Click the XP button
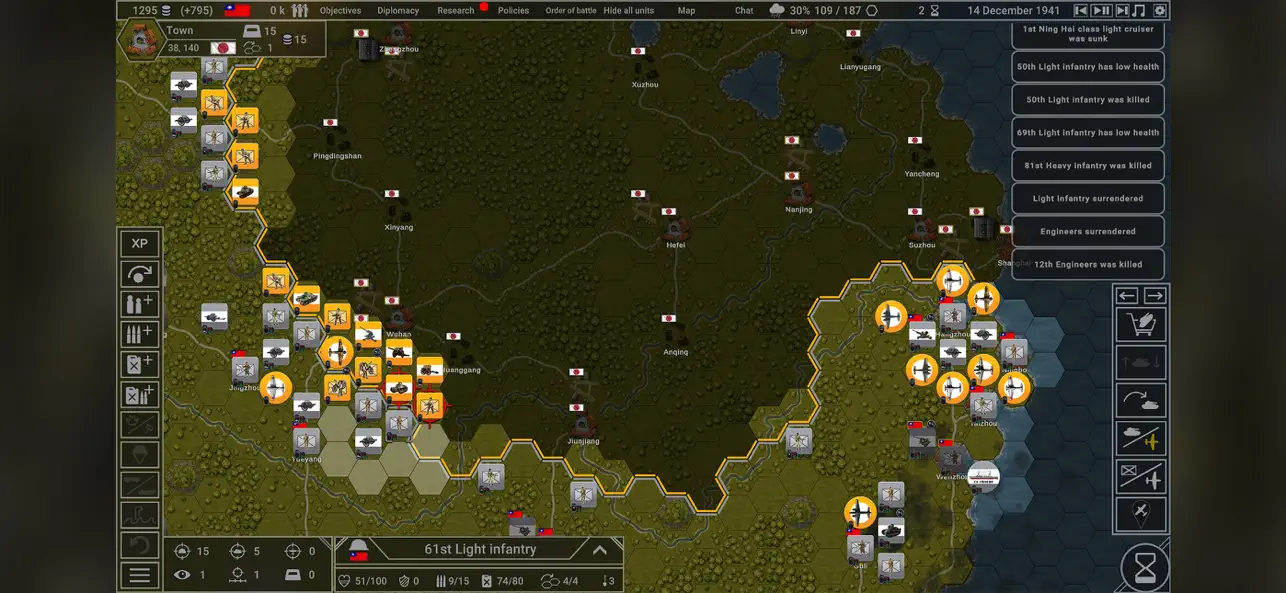This screenshot has height=593, width=1286. (140, 244)
